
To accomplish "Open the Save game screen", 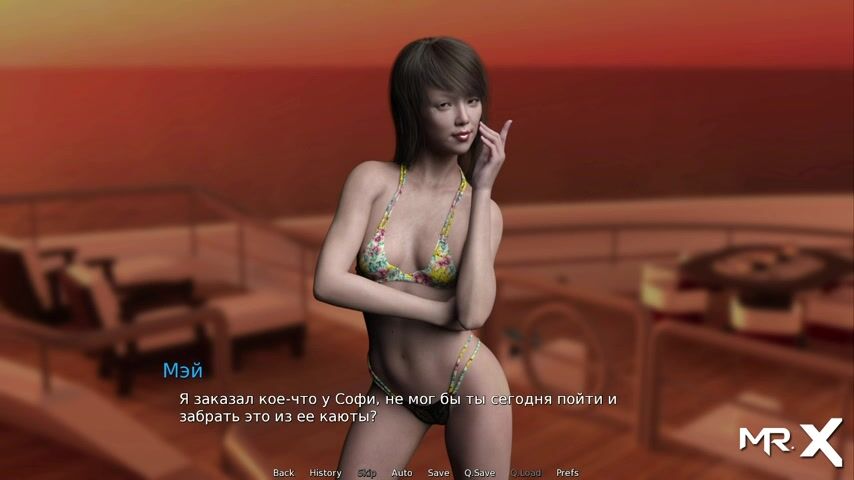I will (x=438, y=473).
